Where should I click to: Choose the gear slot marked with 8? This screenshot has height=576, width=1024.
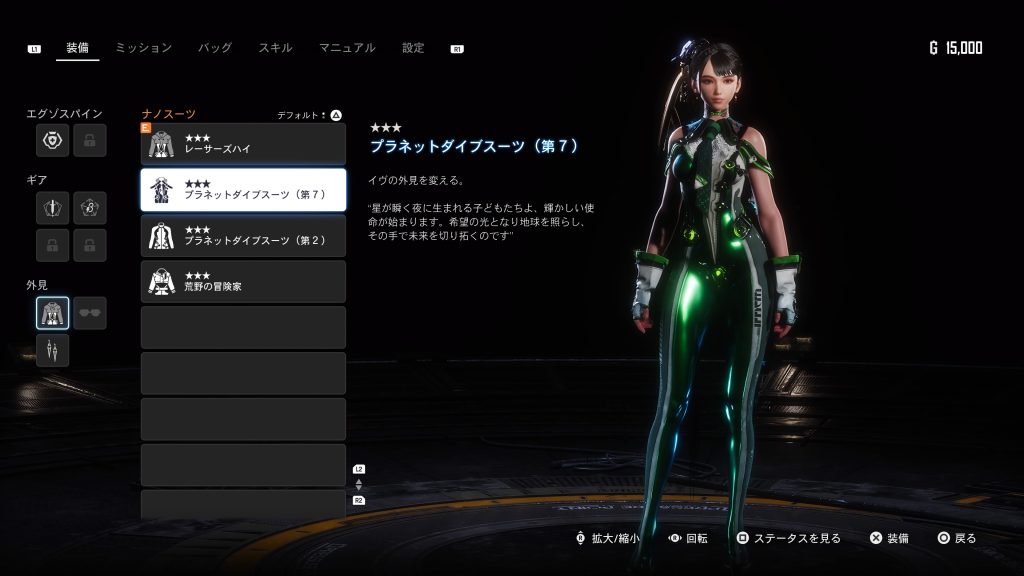(x=90, y=208)
